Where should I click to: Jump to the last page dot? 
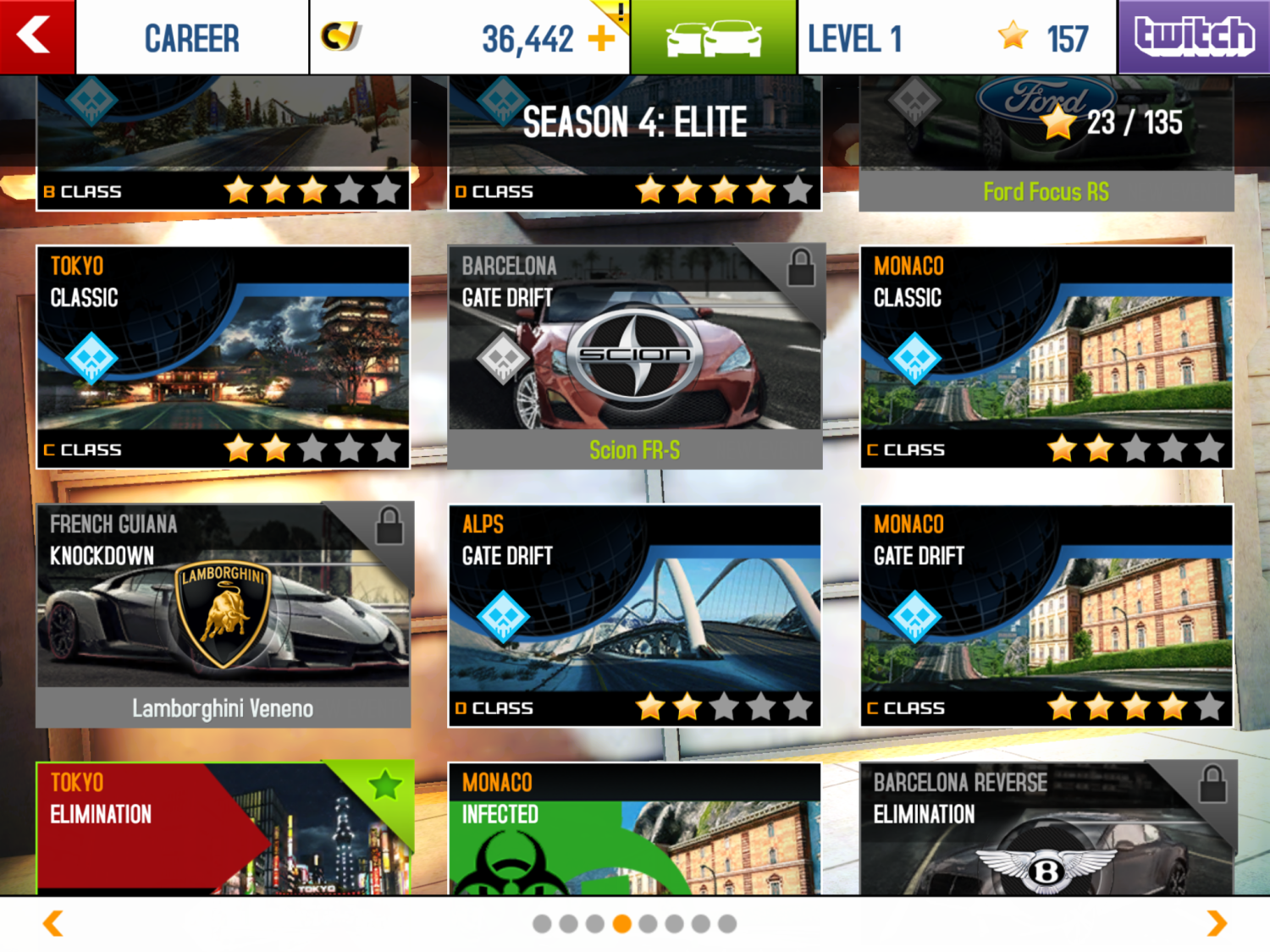727,924
